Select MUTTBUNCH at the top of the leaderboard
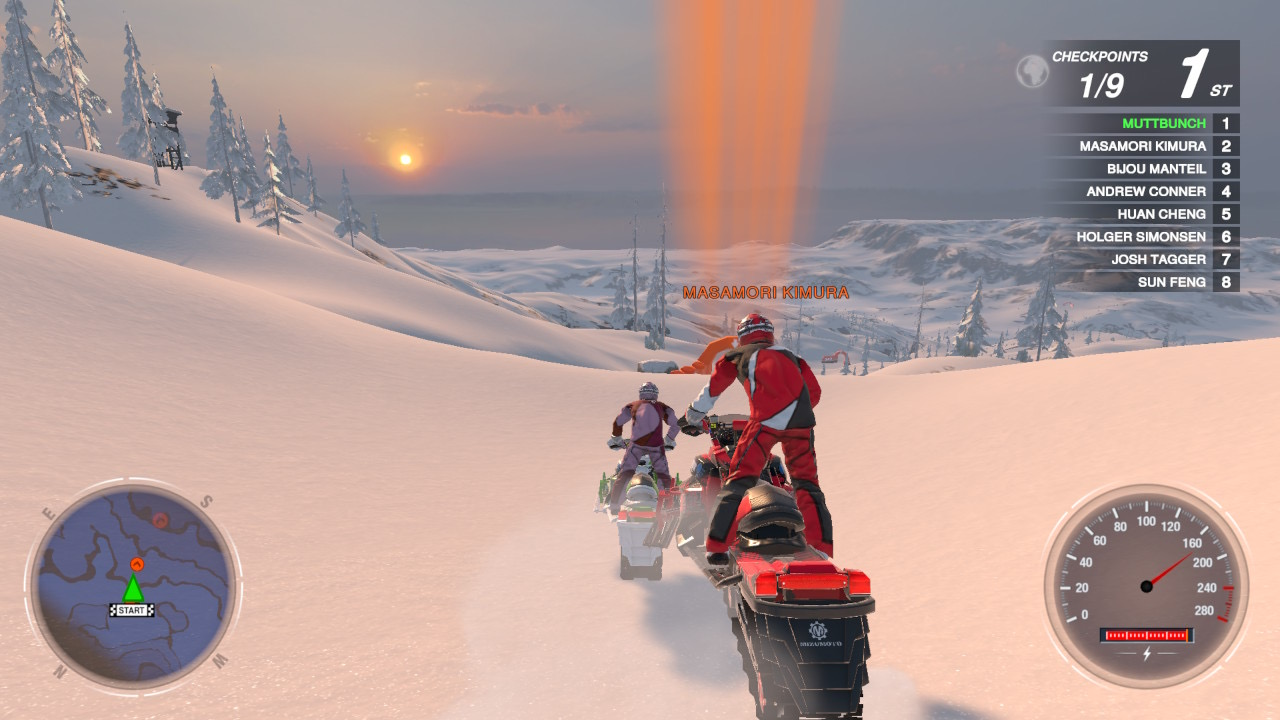Viewport: 1280px width, 720px height. [x=1163, y=122]
